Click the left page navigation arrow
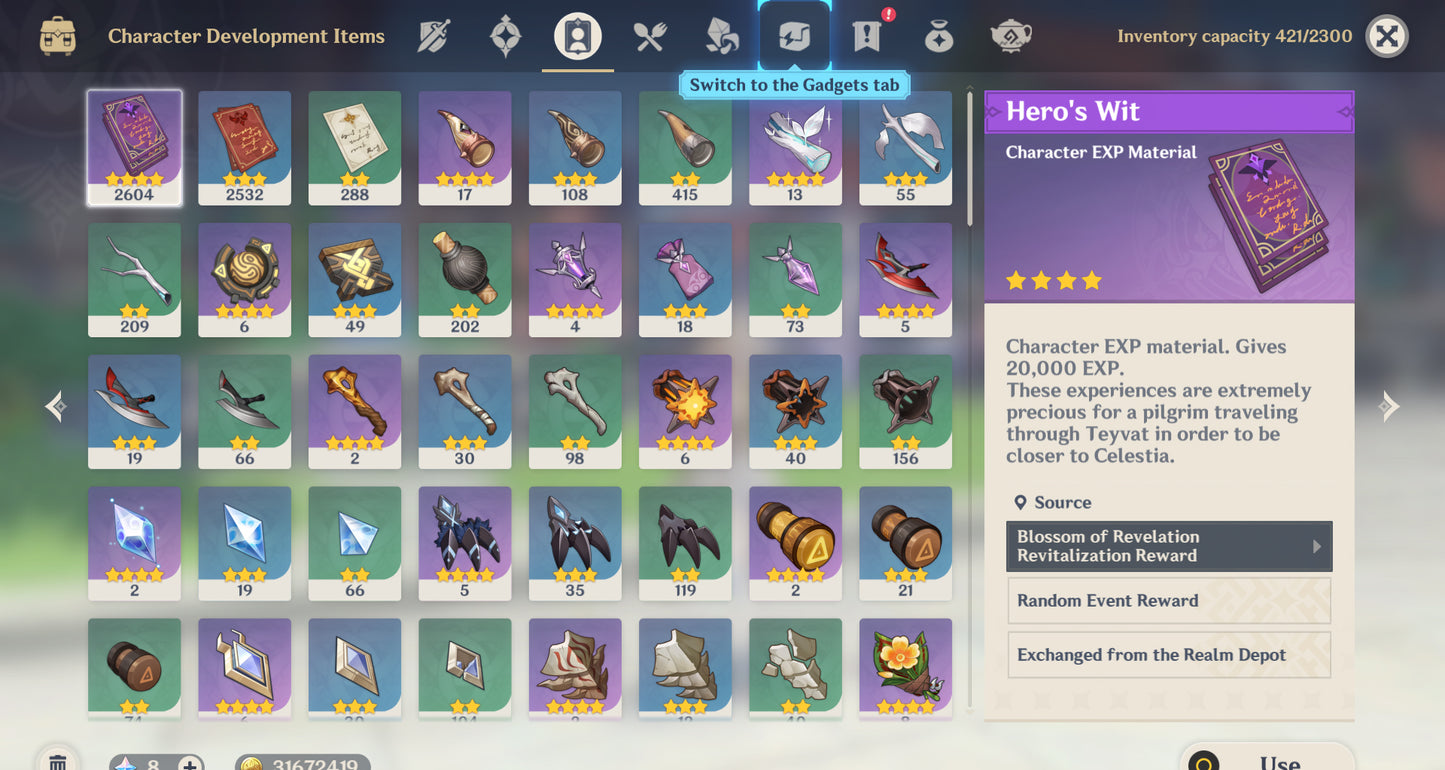Screen dimensions: 1445x770 [55, 406]
